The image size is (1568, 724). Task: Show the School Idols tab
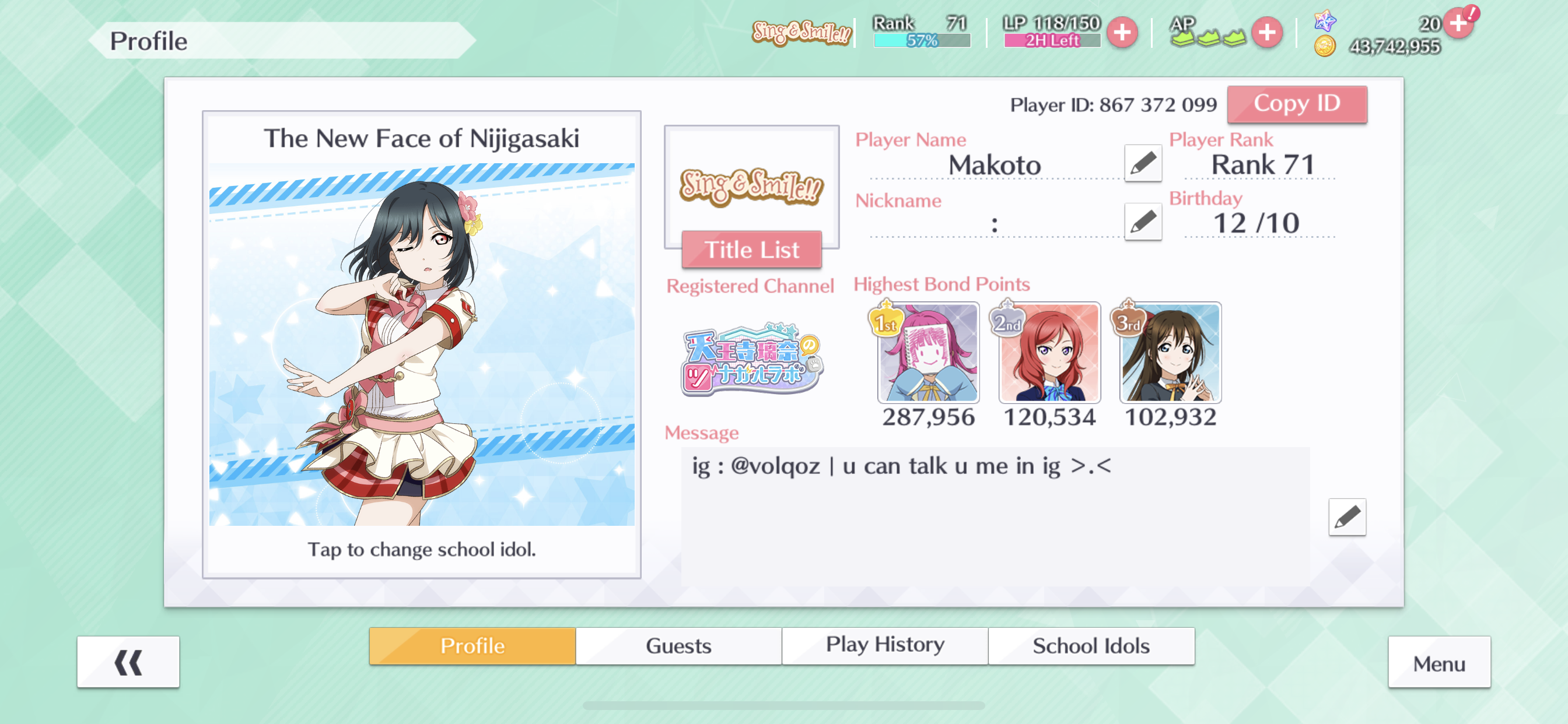[x=1091, y=645]
